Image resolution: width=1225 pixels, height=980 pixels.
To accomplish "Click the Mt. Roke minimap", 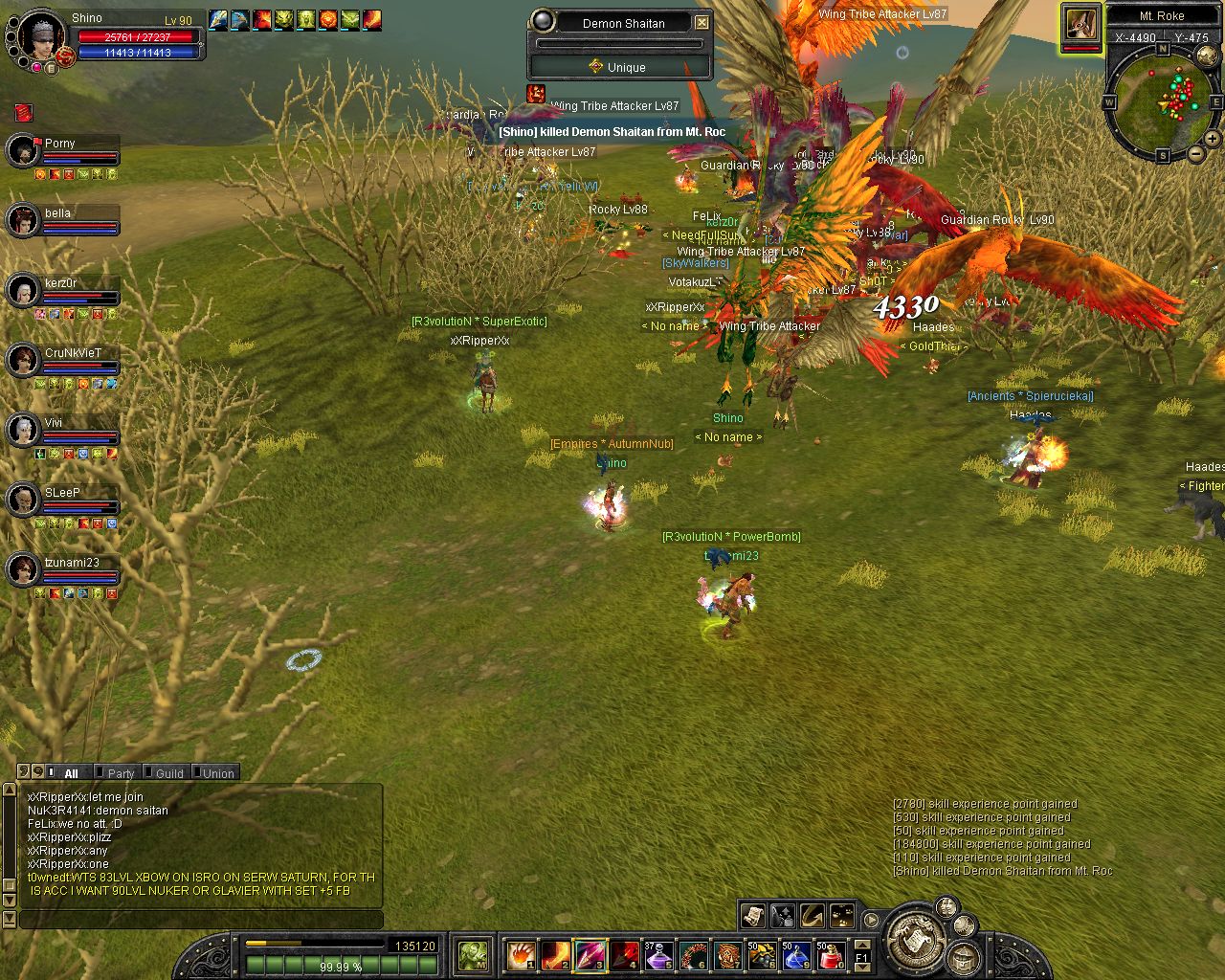I will click(x=1164, y=101).
